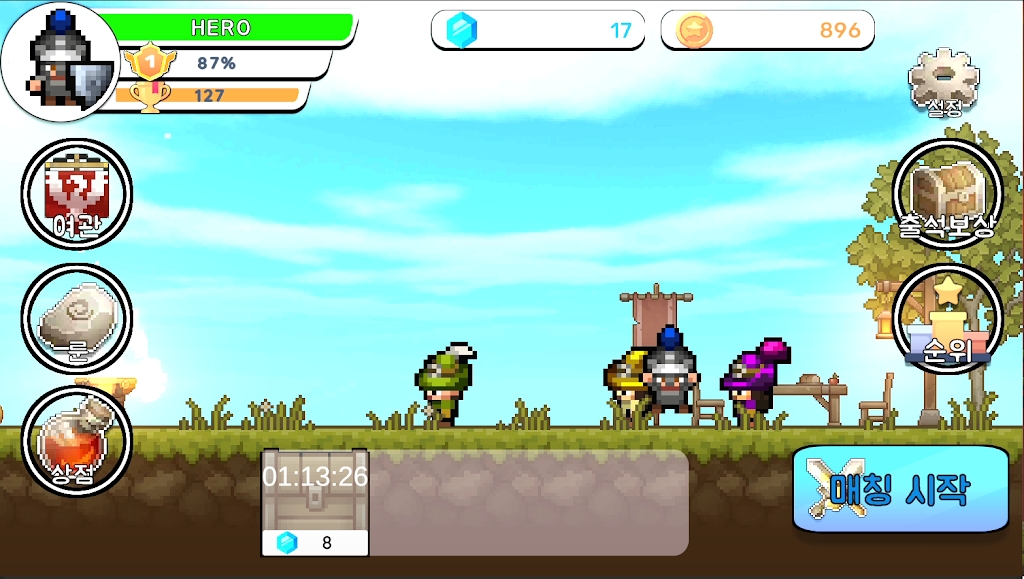Open the 출석보상 attendance reward chest
The width and height of the screenshot is (1024, 579).
pos(946,194)
